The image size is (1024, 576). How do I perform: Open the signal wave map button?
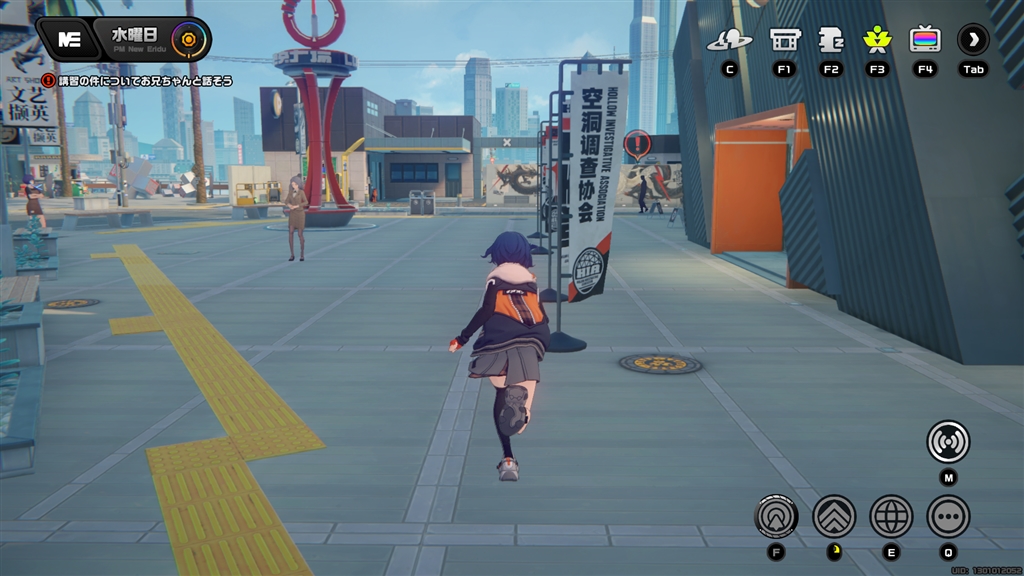click(948, 441)
